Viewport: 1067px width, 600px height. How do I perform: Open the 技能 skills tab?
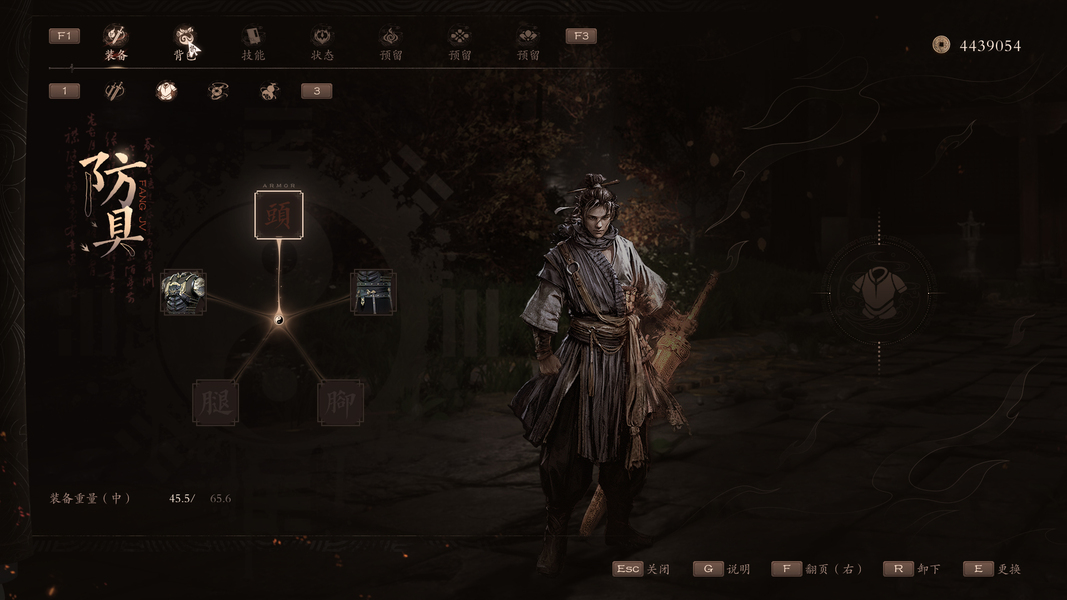pos(253,42)
